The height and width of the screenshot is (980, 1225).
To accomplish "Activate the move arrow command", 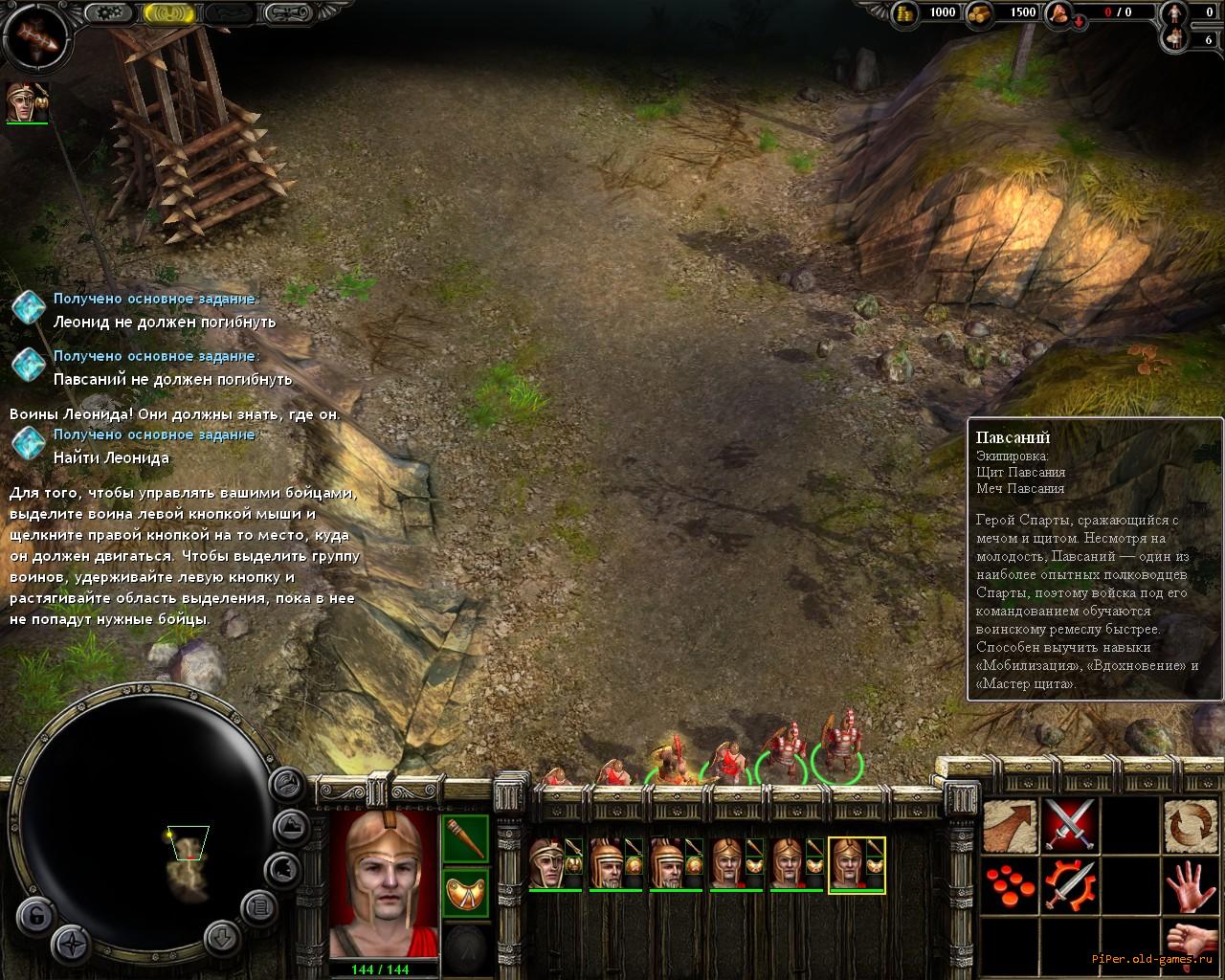I will coord(1010,825).
